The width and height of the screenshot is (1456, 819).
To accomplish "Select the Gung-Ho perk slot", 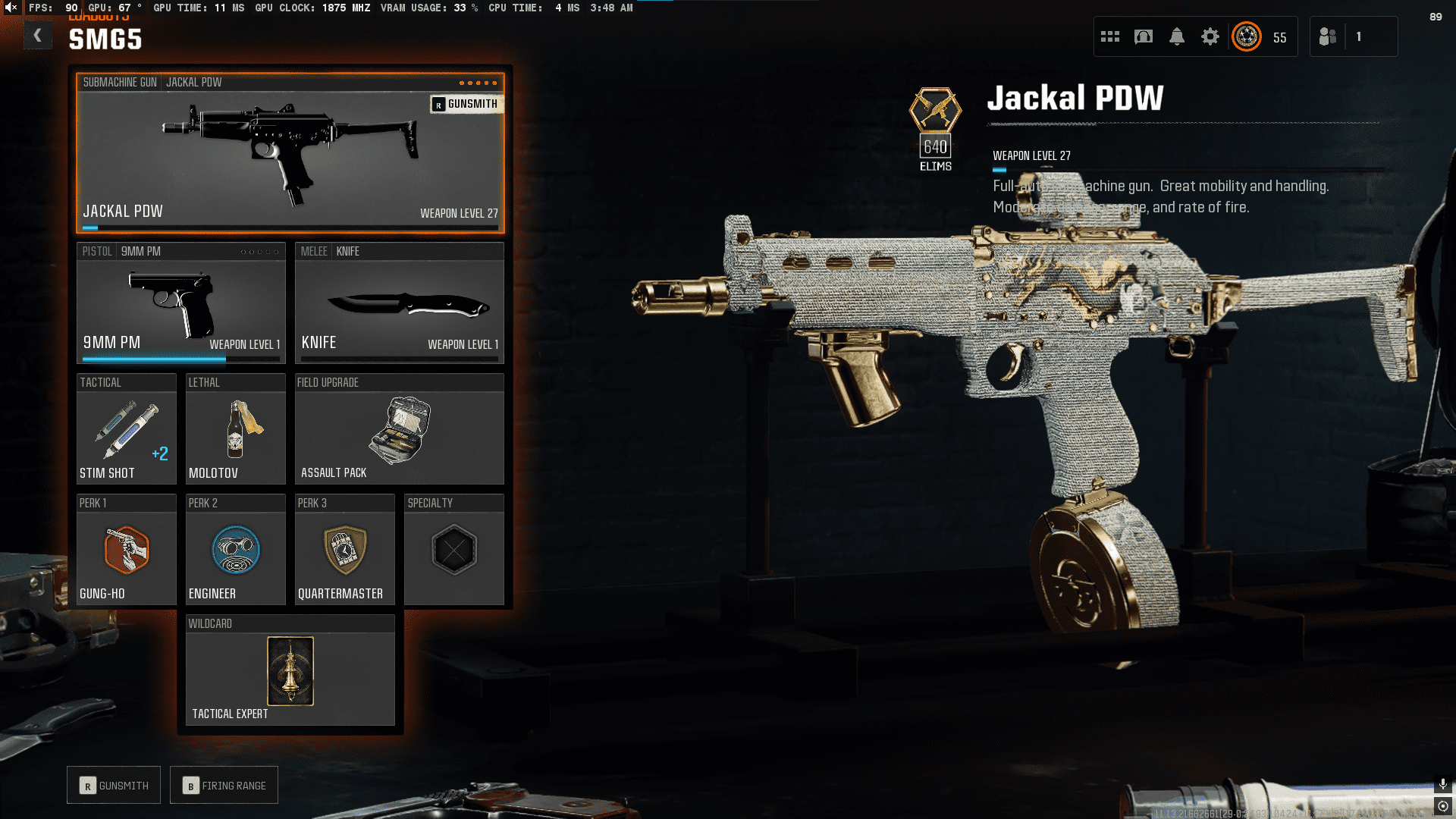I will click(127, 550).
